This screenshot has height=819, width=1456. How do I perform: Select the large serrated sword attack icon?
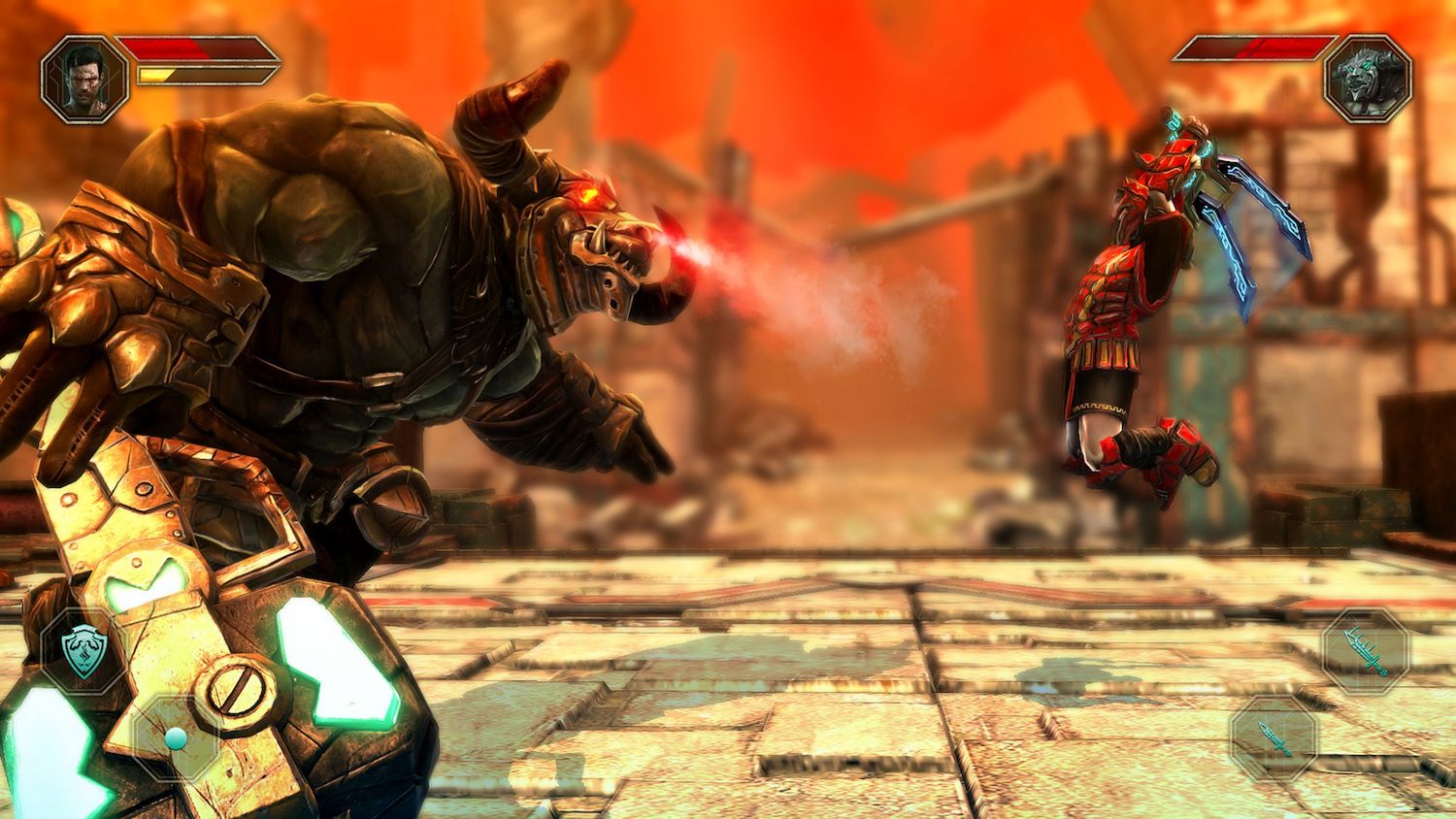(x=1364, y=652)
